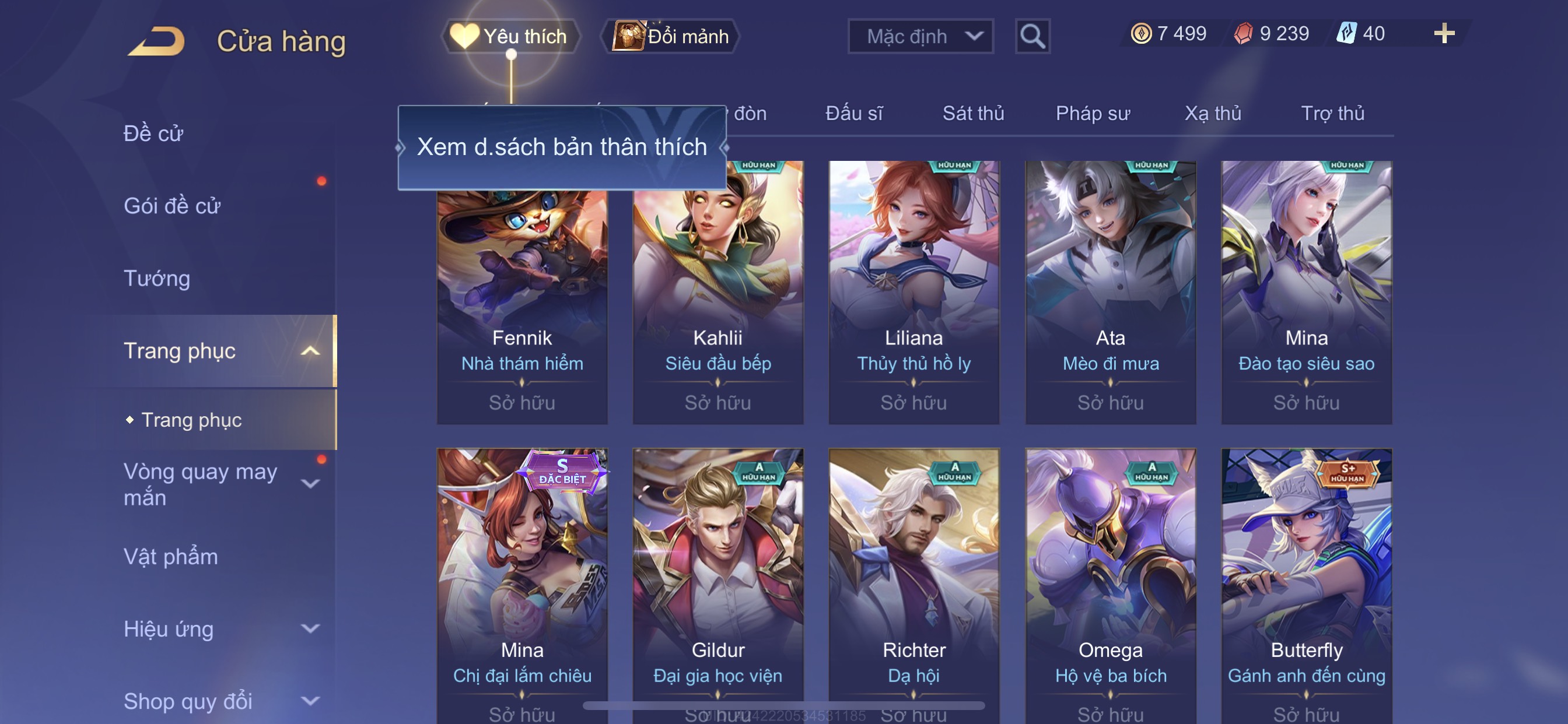Show Pháp sư skins
The image size is (1568, 724).
(x=1093, y=113)
